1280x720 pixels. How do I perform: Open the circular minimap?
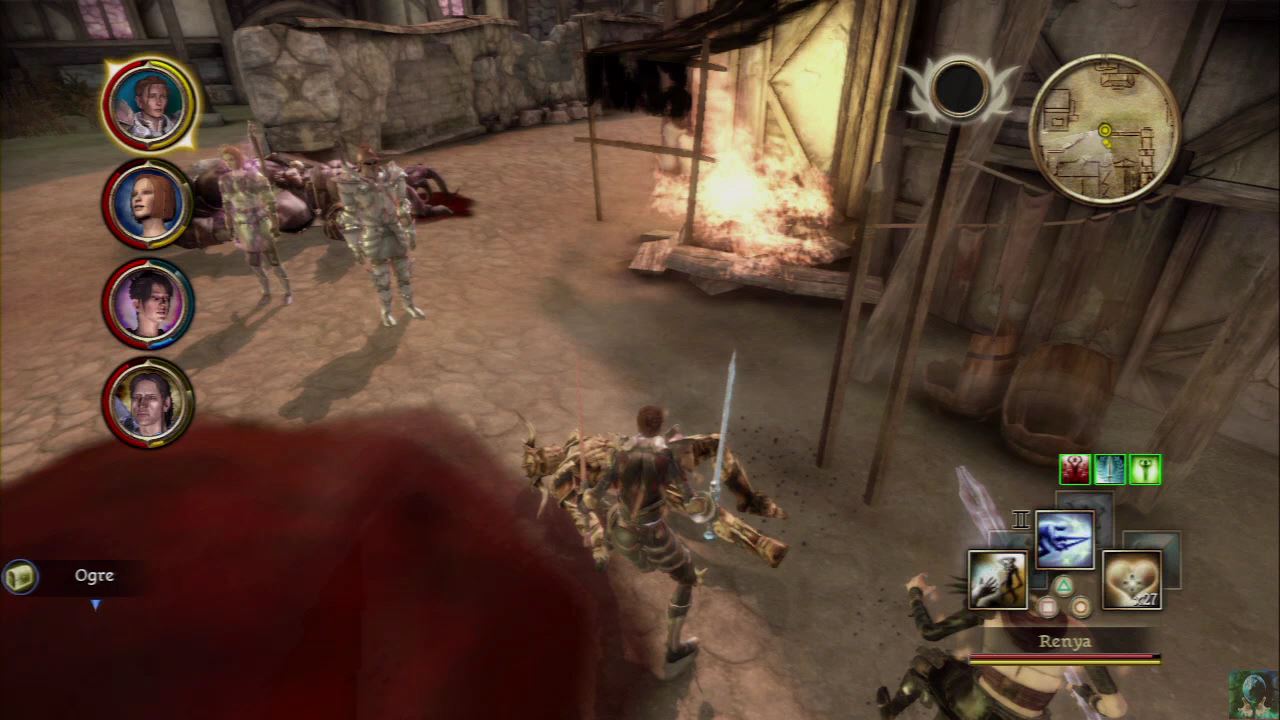click(1104, 129)
